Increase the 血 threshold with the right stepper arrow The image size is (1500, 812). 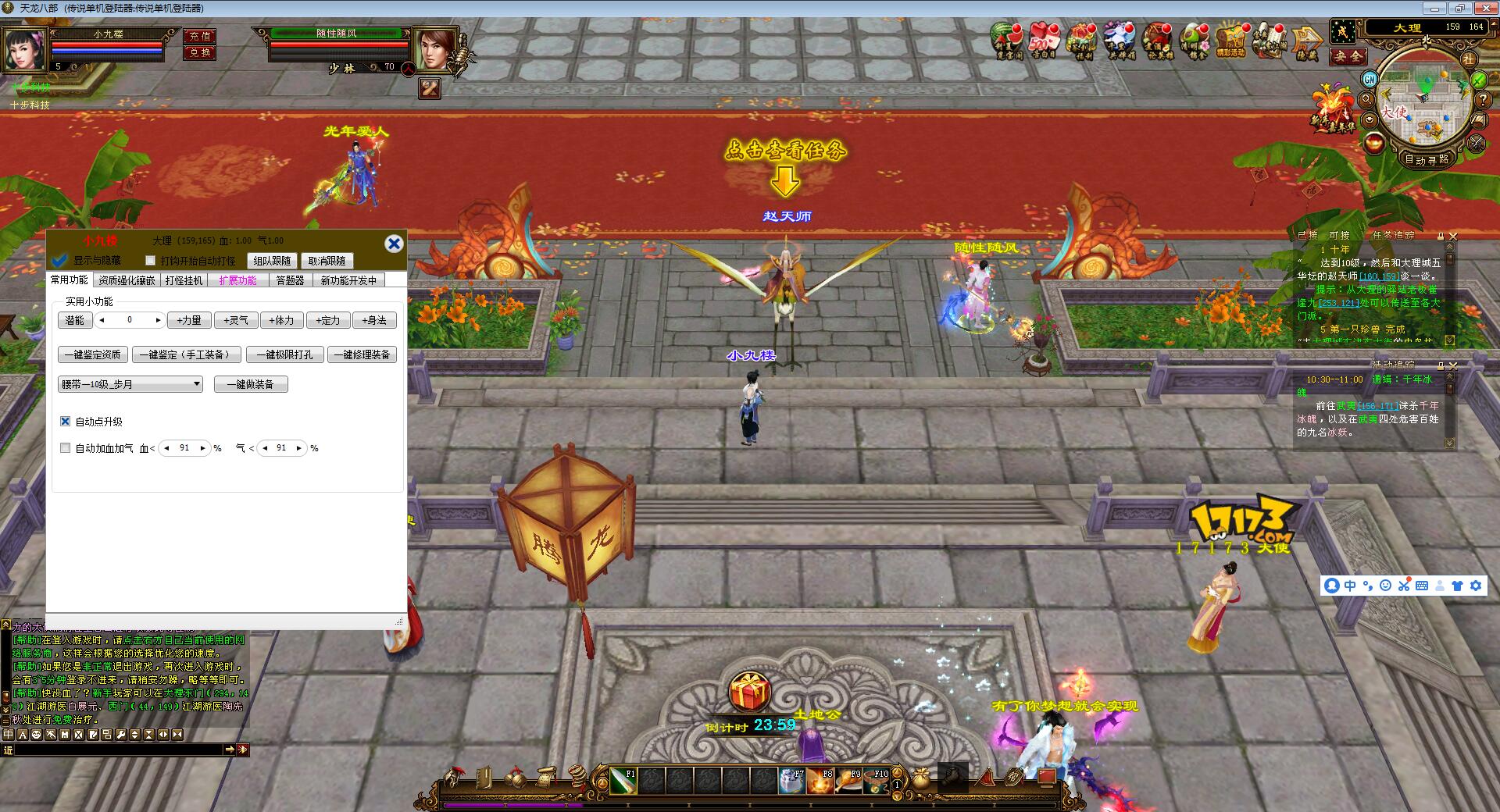[x=202, y=448]
